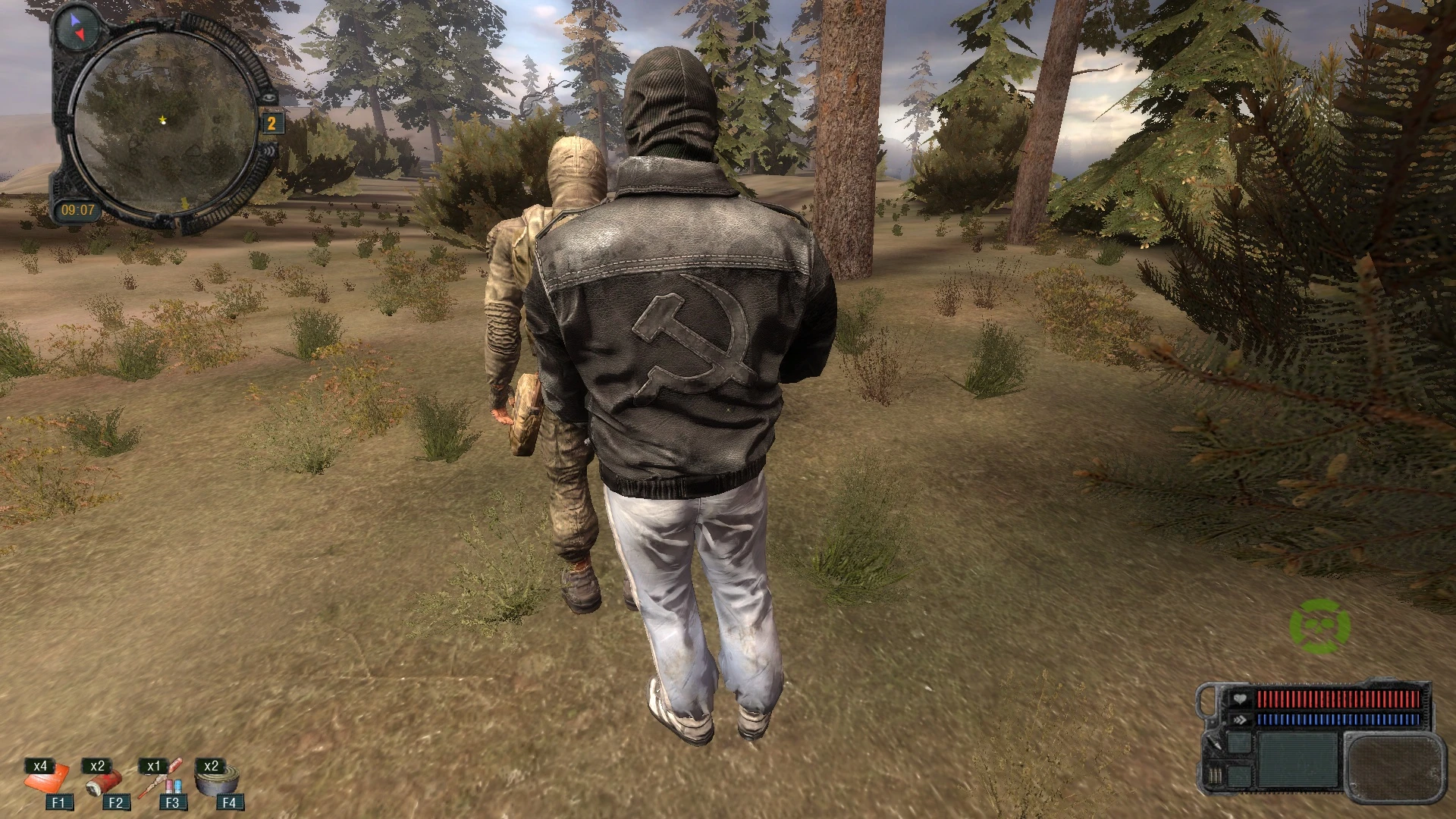Select the knife icon on the HUD device
The height and width of the screenshot is (819, 1456).
pos(1213,744)
